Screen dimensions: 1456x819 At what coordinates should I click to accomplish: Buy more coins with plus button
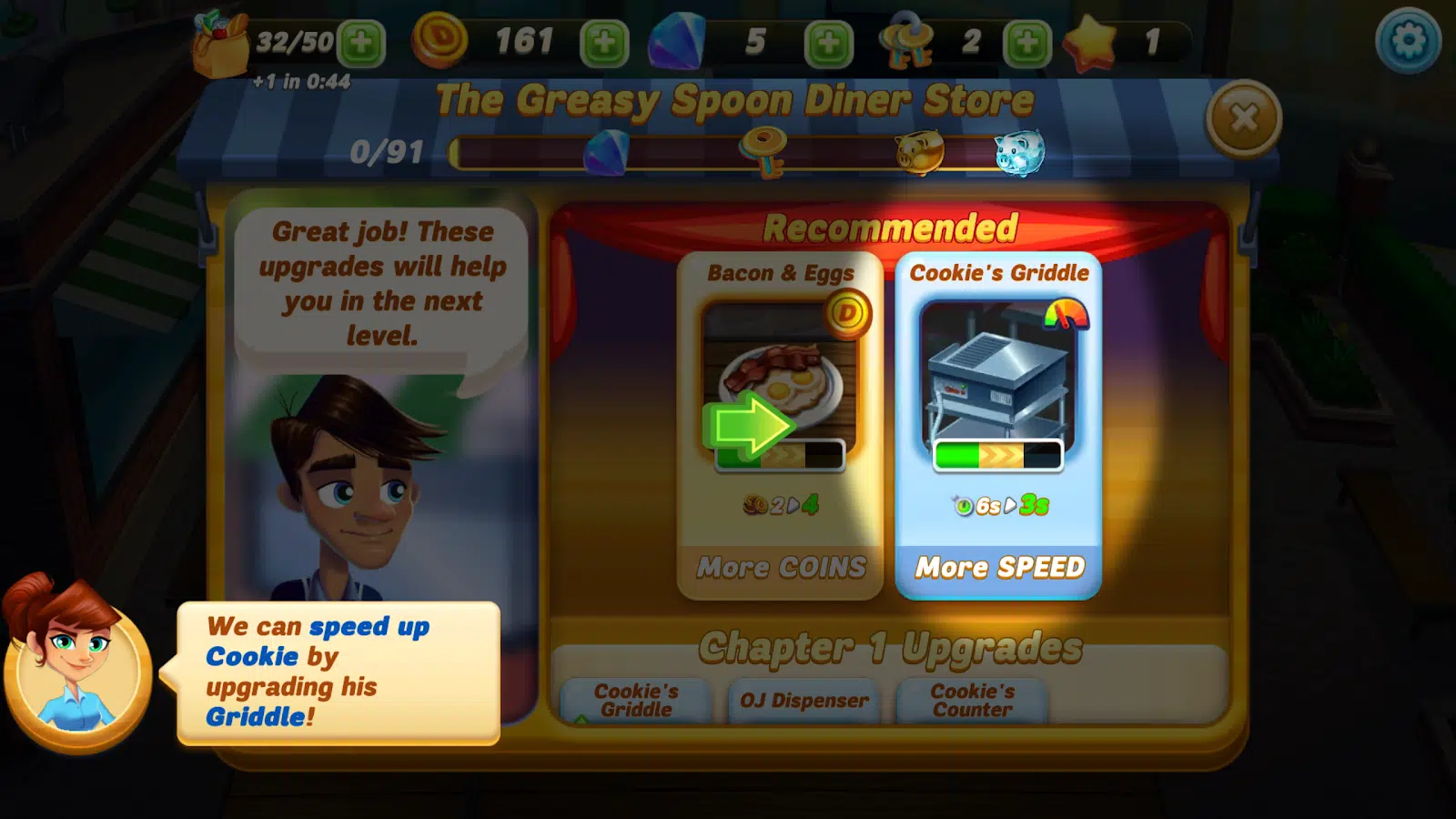click(x=604, y=42)
